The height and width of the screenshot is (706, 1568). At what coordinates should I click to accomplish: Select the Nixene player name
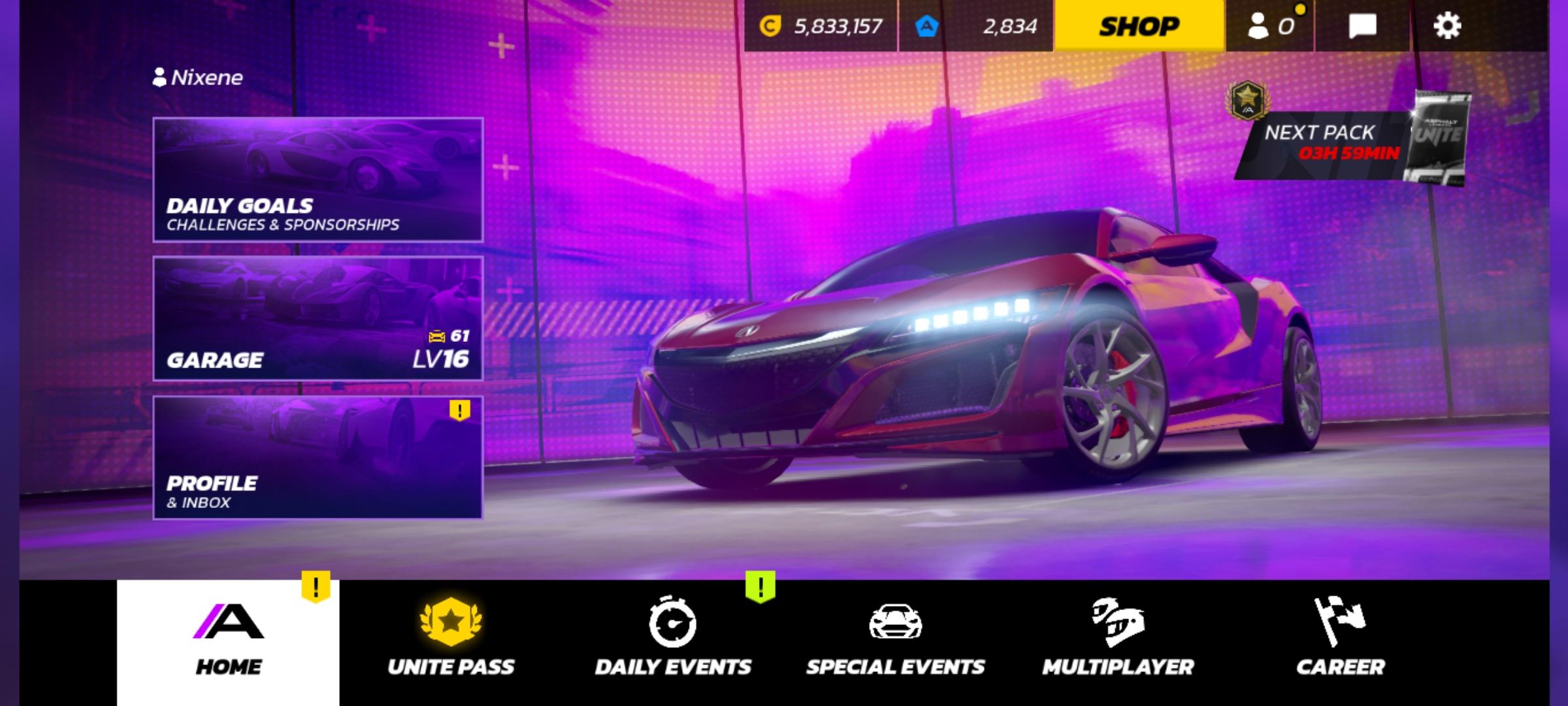(x=198, y=78)
